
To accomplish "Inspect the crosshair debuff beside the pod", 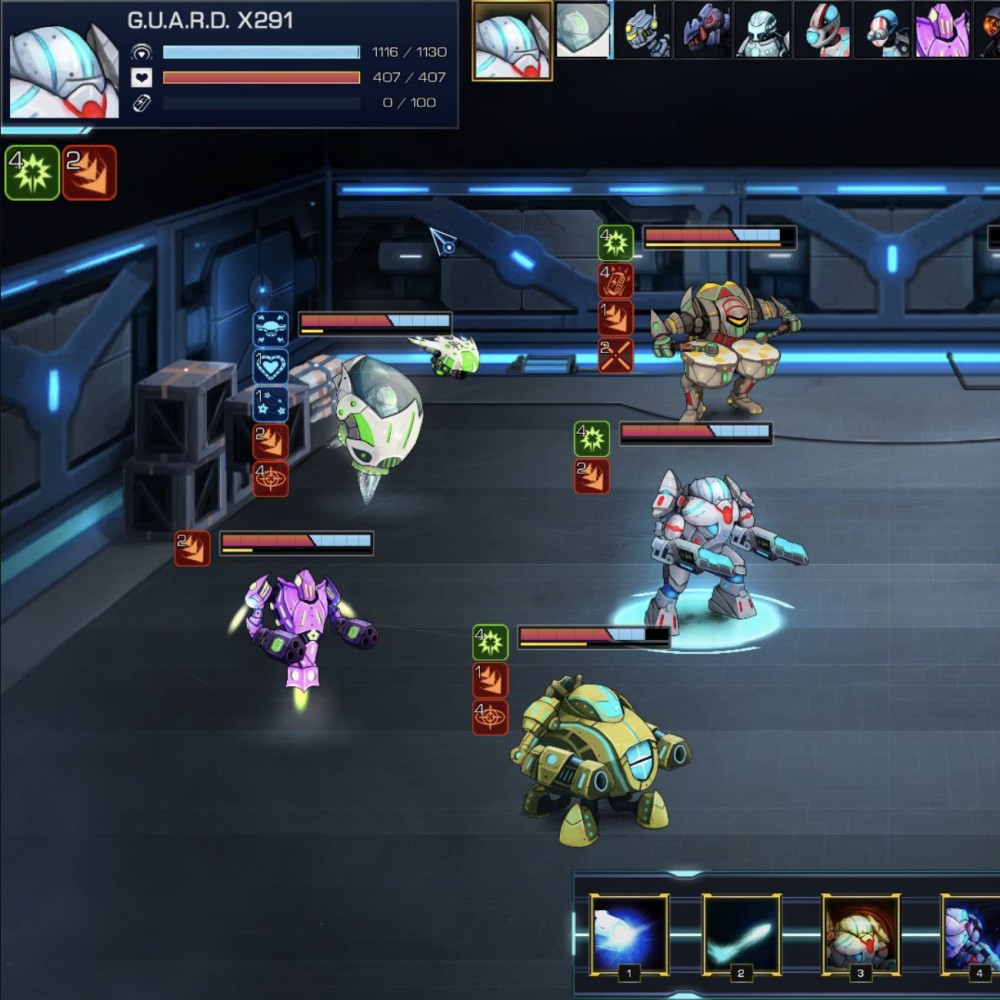I will coord(270,479).
